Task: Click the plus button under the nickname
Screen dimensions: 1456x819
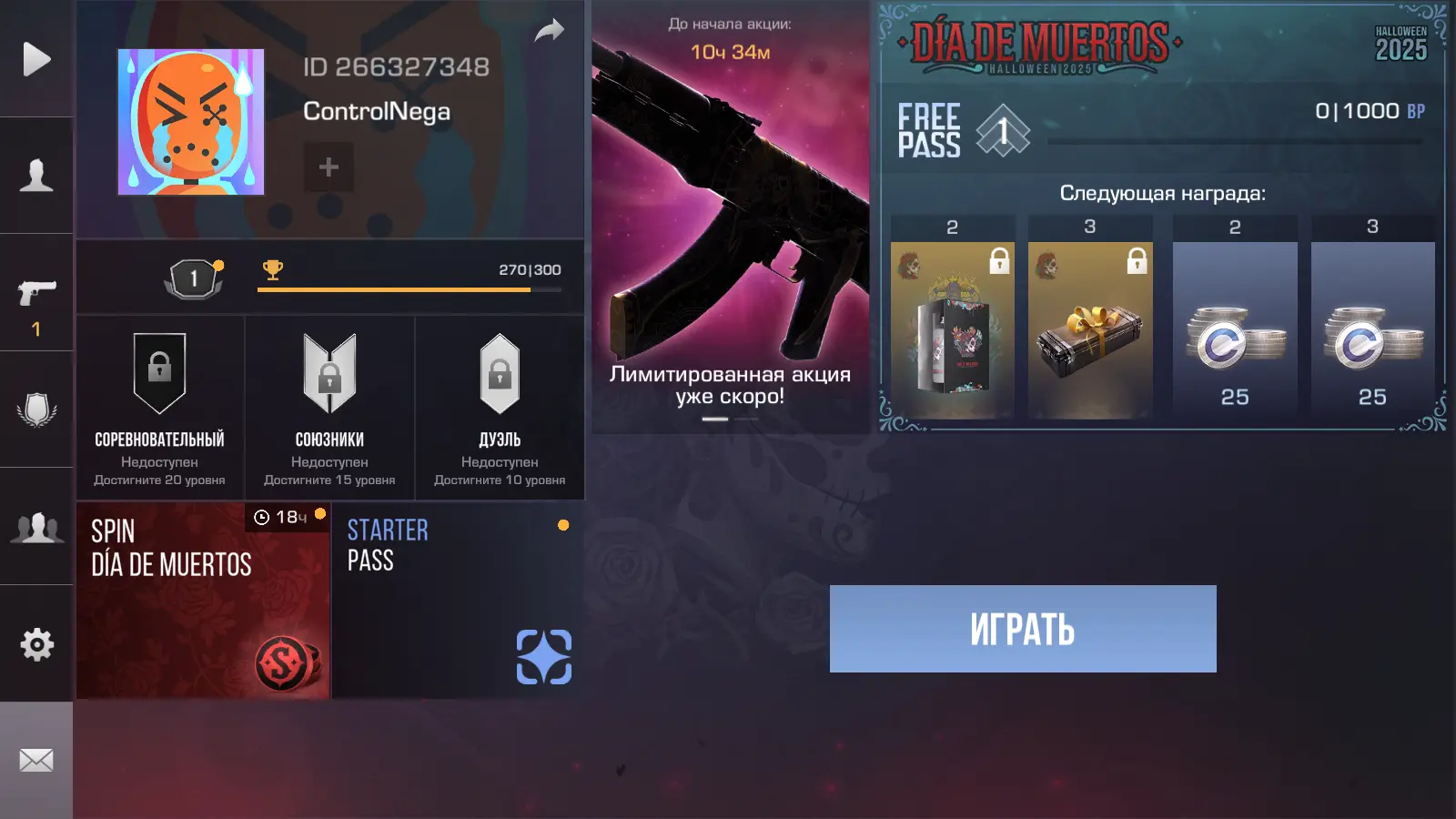Action: click(329, 167)
